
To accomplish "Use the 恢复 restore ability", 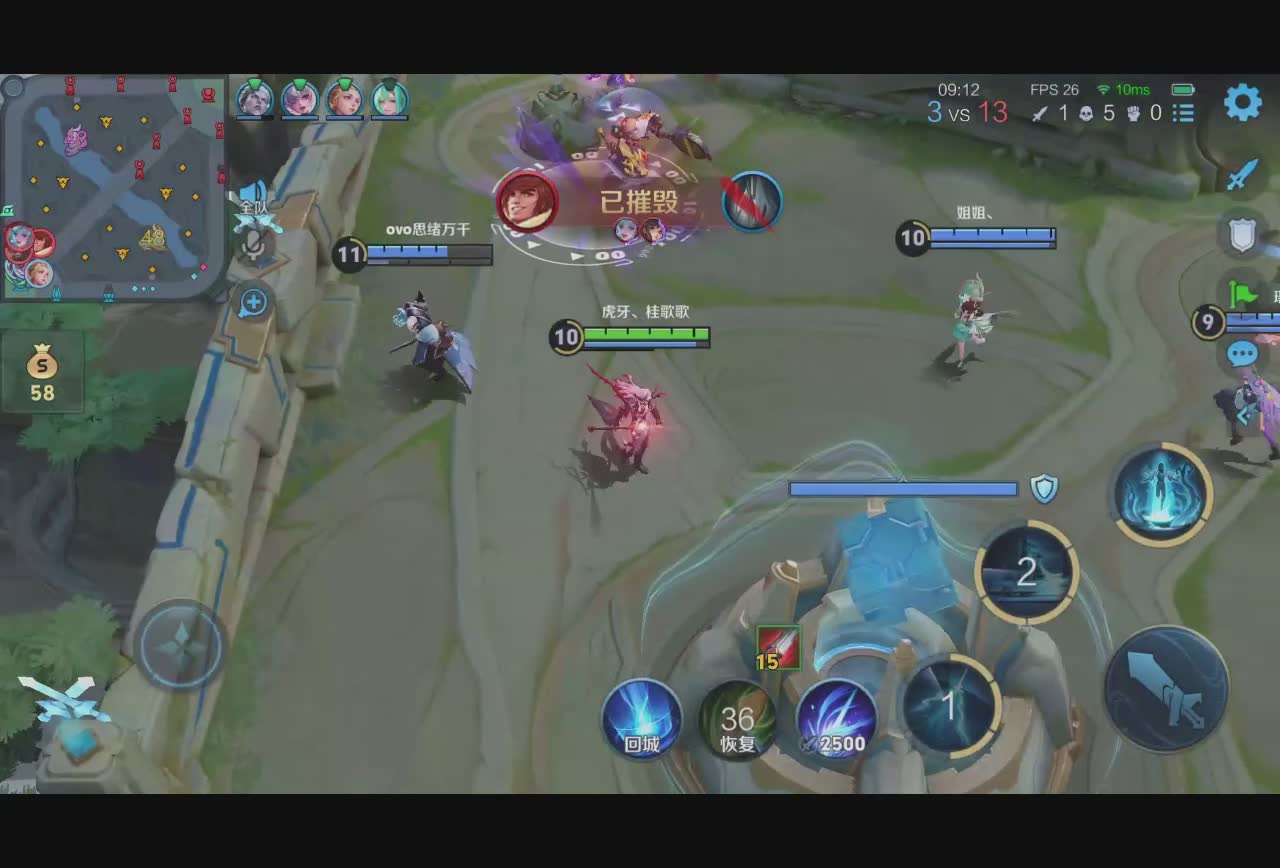I will [x=738, y=719].
